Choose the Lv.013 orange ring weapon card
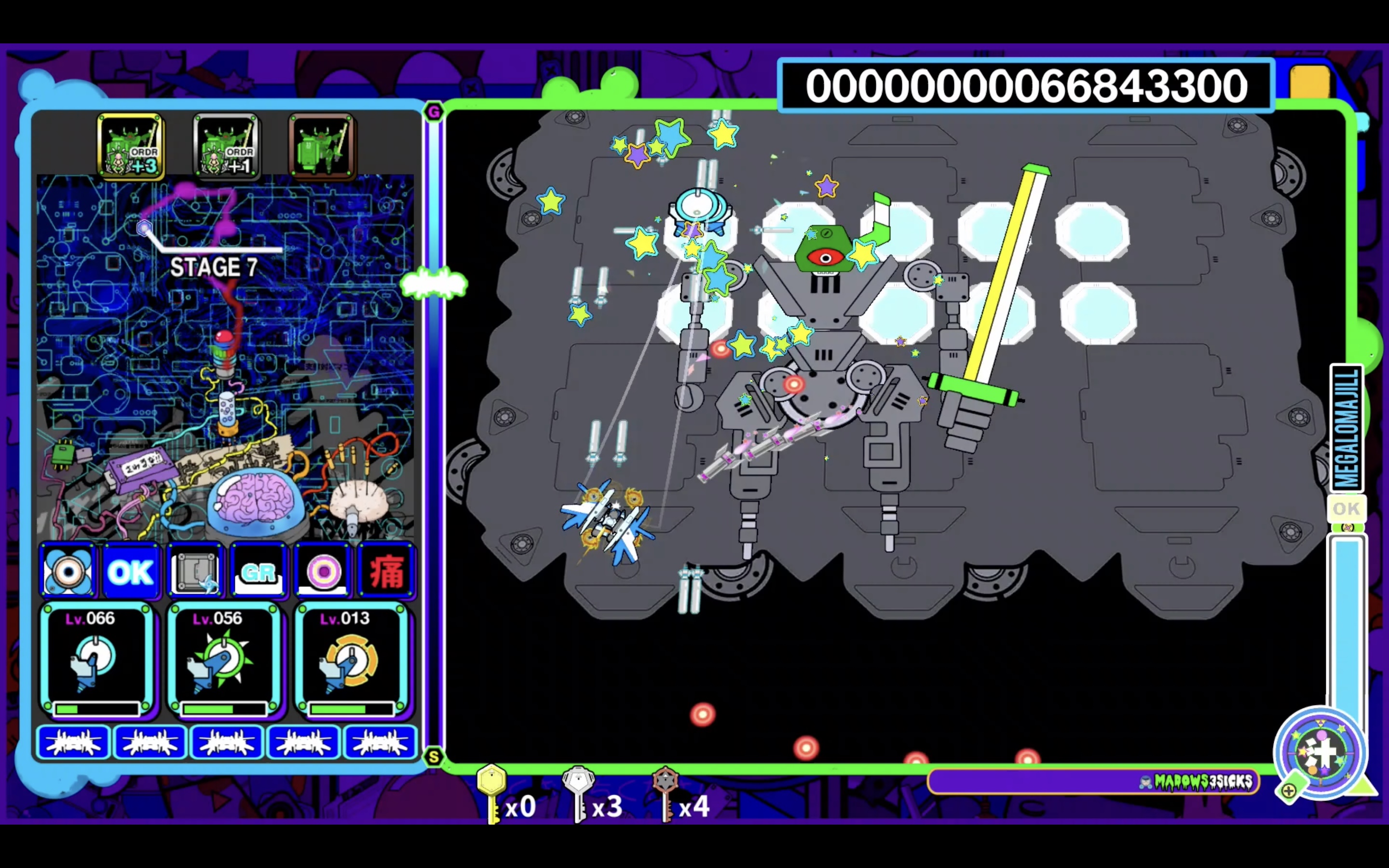Viewport: 1389px width, 868px height. pos(352,660)
